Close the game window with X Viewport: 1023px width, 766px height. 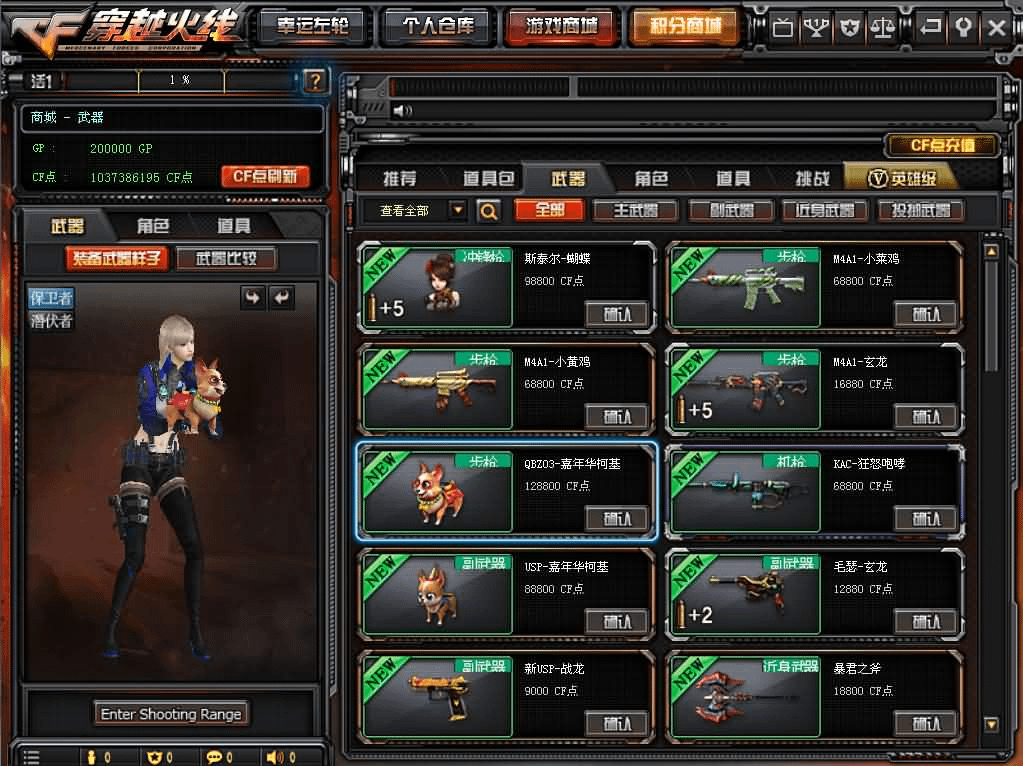pos(996,28)
